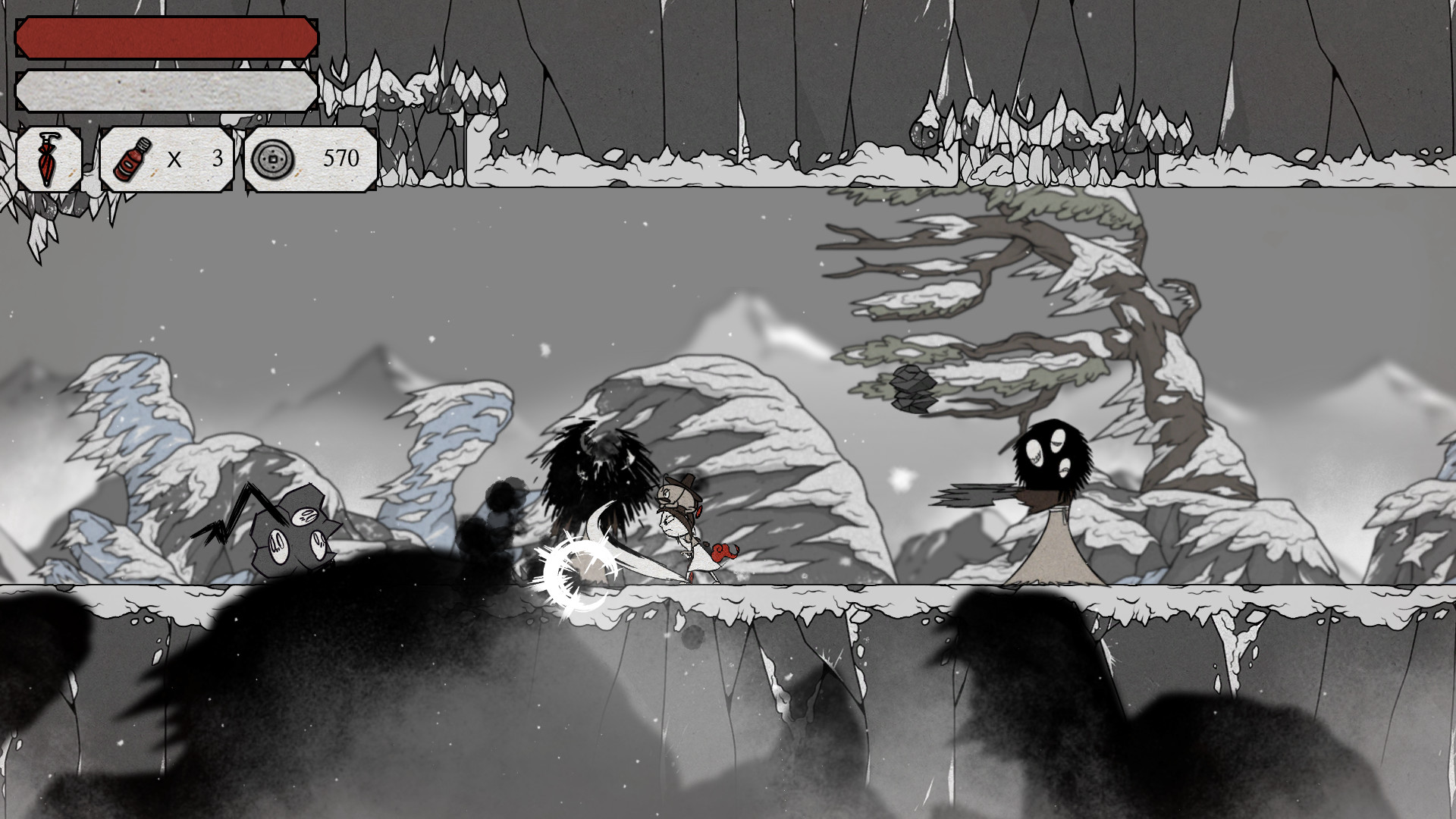This screenshot has height=819, width=1456.
Task: Toggle the potion inventory slot
Action: click(165, 158)
